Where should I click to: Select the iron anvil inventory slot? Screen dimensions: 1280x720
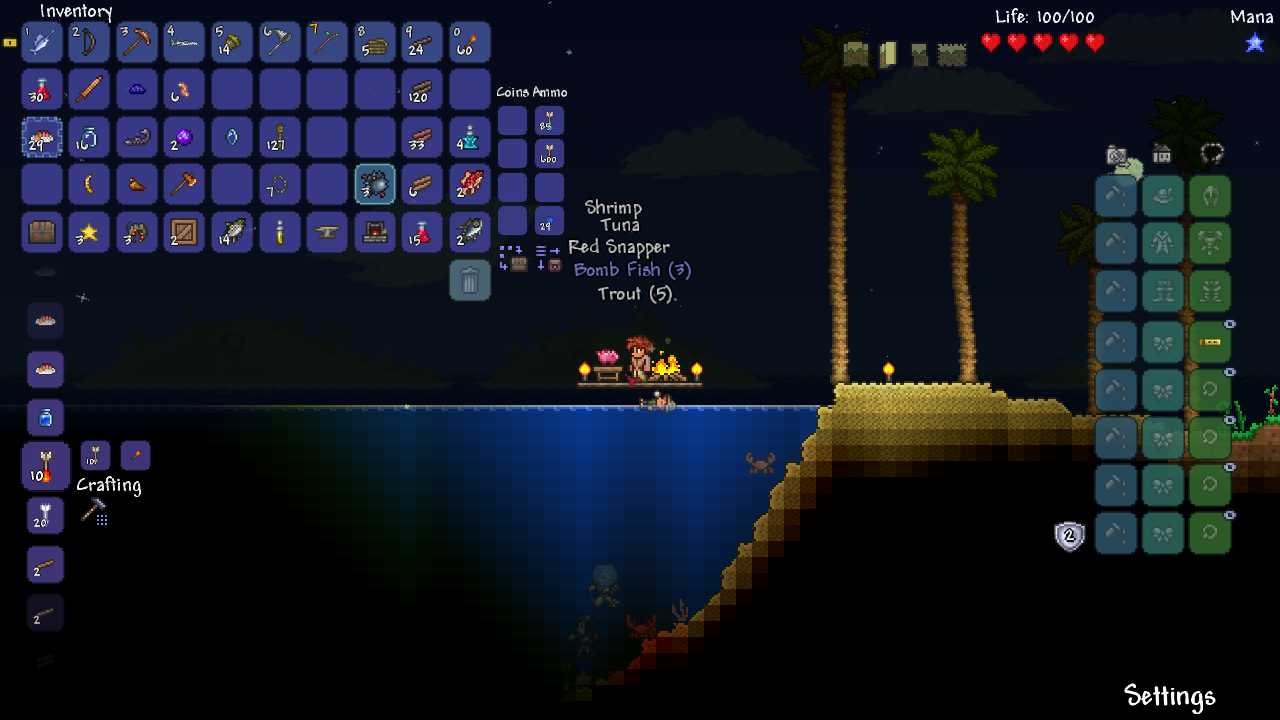pyautogui.click(x=327, y=232)
